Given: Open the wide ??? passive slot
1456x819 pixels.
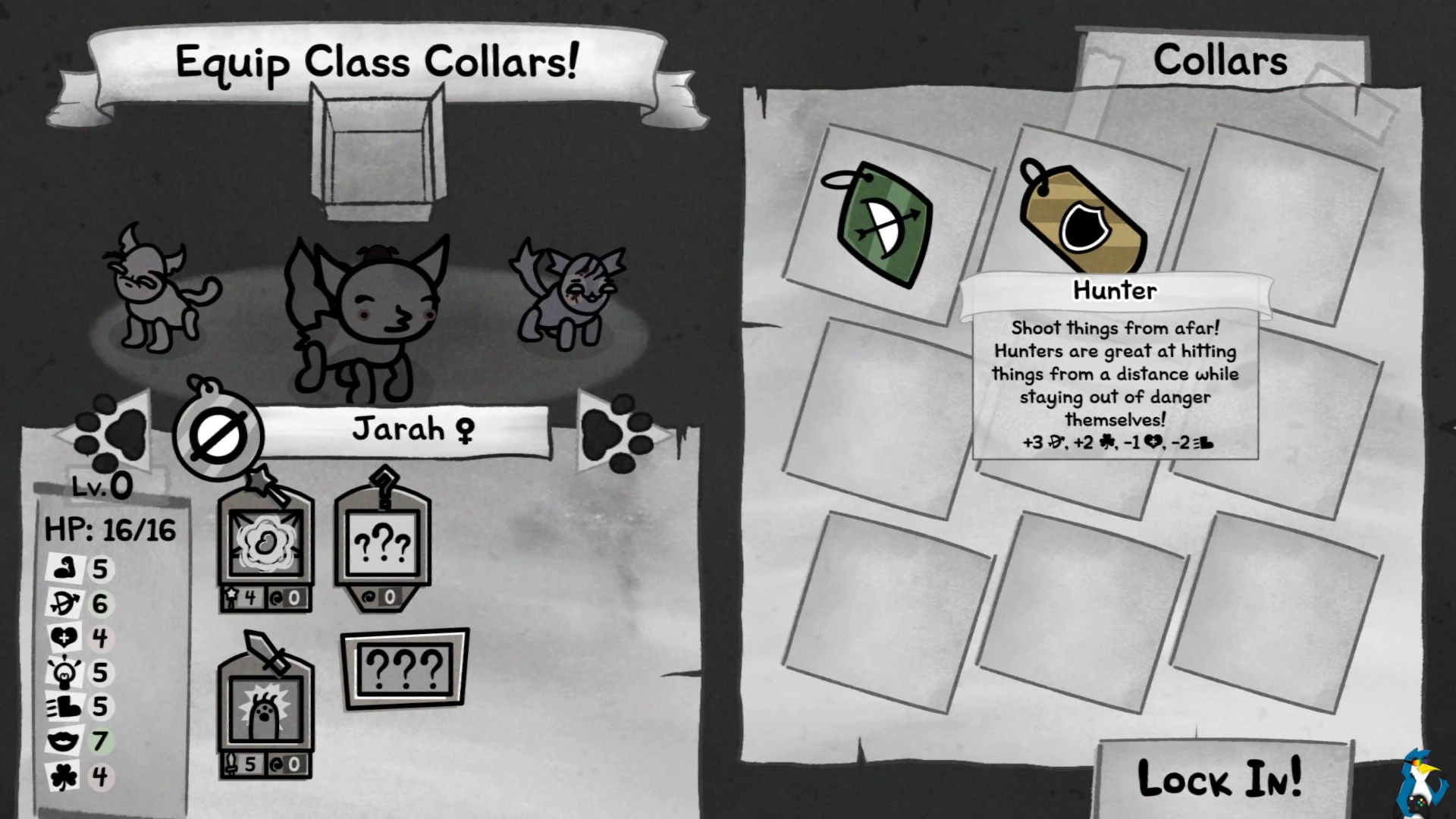Looking at the screenshot, I should click(x=404, y=669).
